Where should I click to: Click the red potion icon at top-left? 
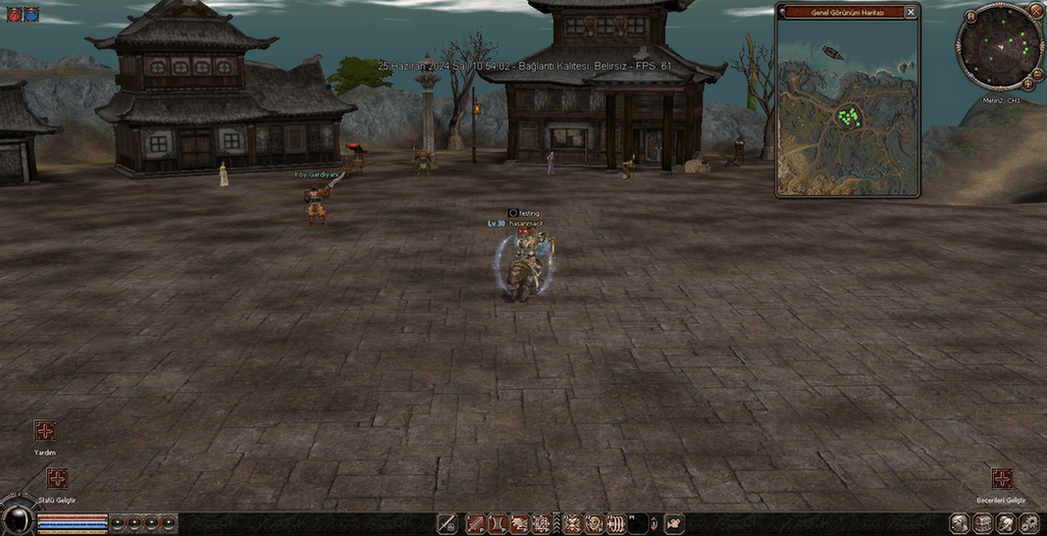pos(14,14)
